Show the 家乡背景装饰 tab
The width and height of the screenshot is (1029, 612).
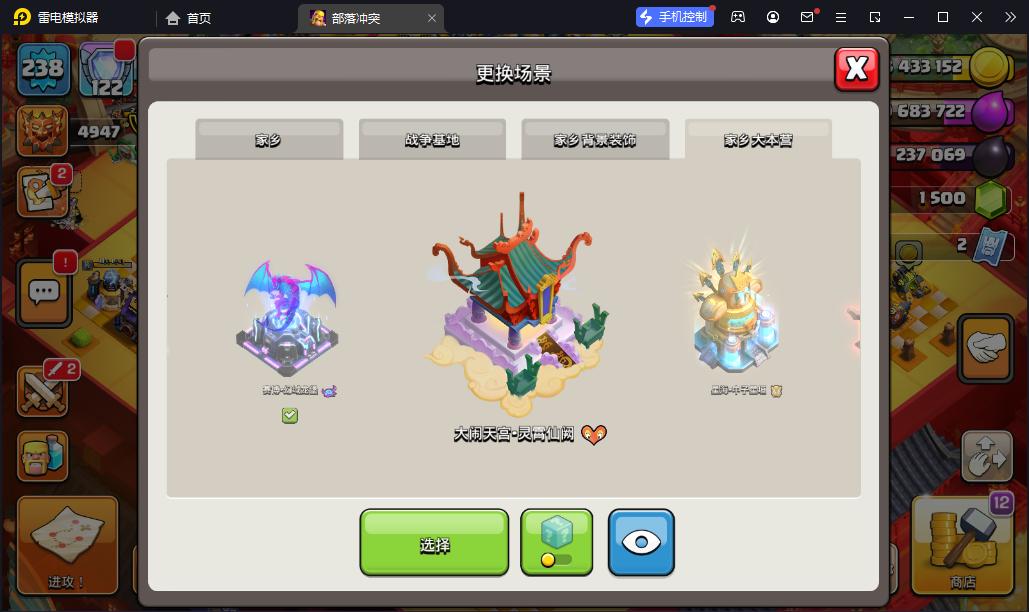[x=595, y=140]
